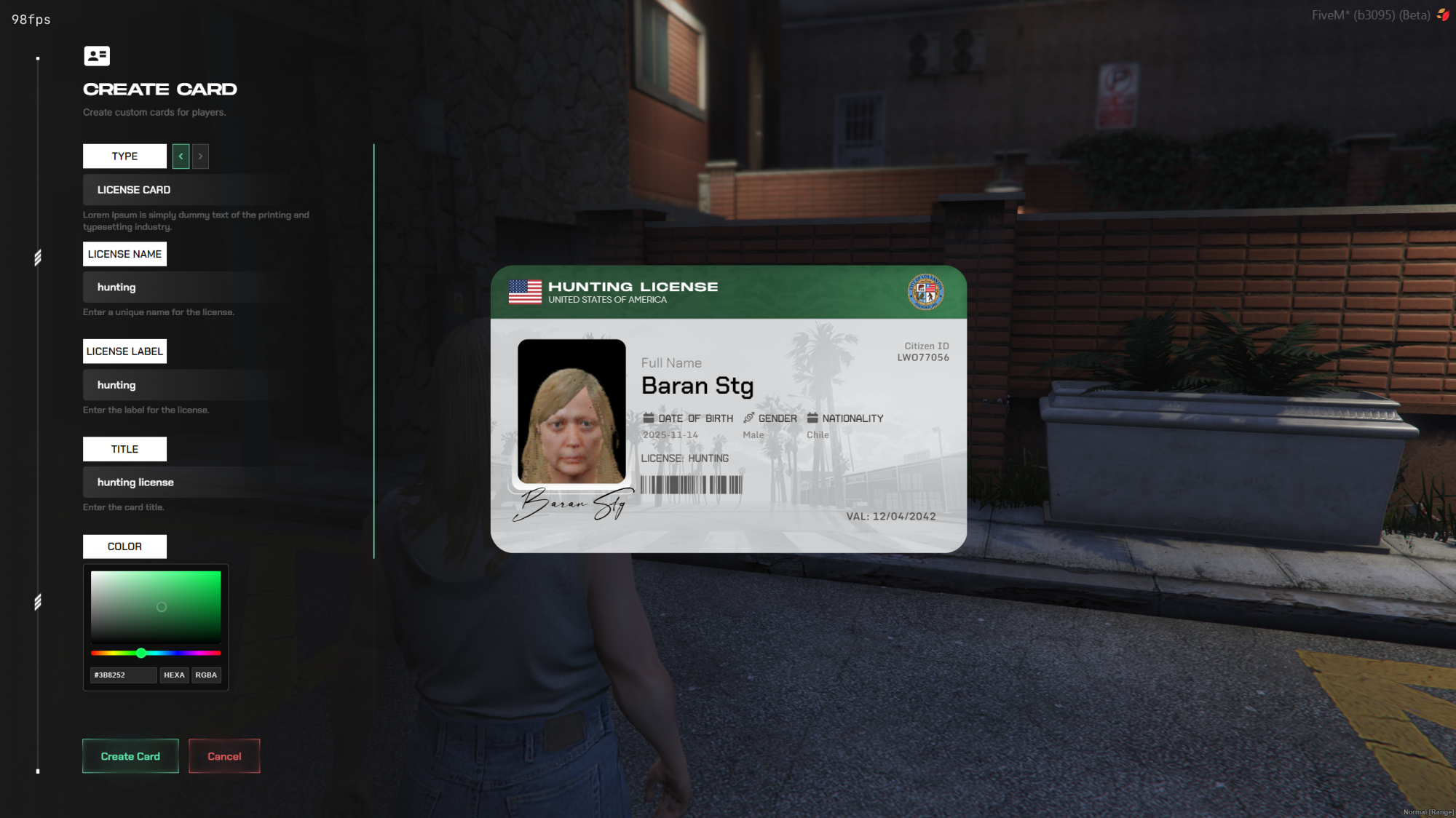Click the Create Card button
This screenshot has height=818, width=1456.
click(130, 755)
